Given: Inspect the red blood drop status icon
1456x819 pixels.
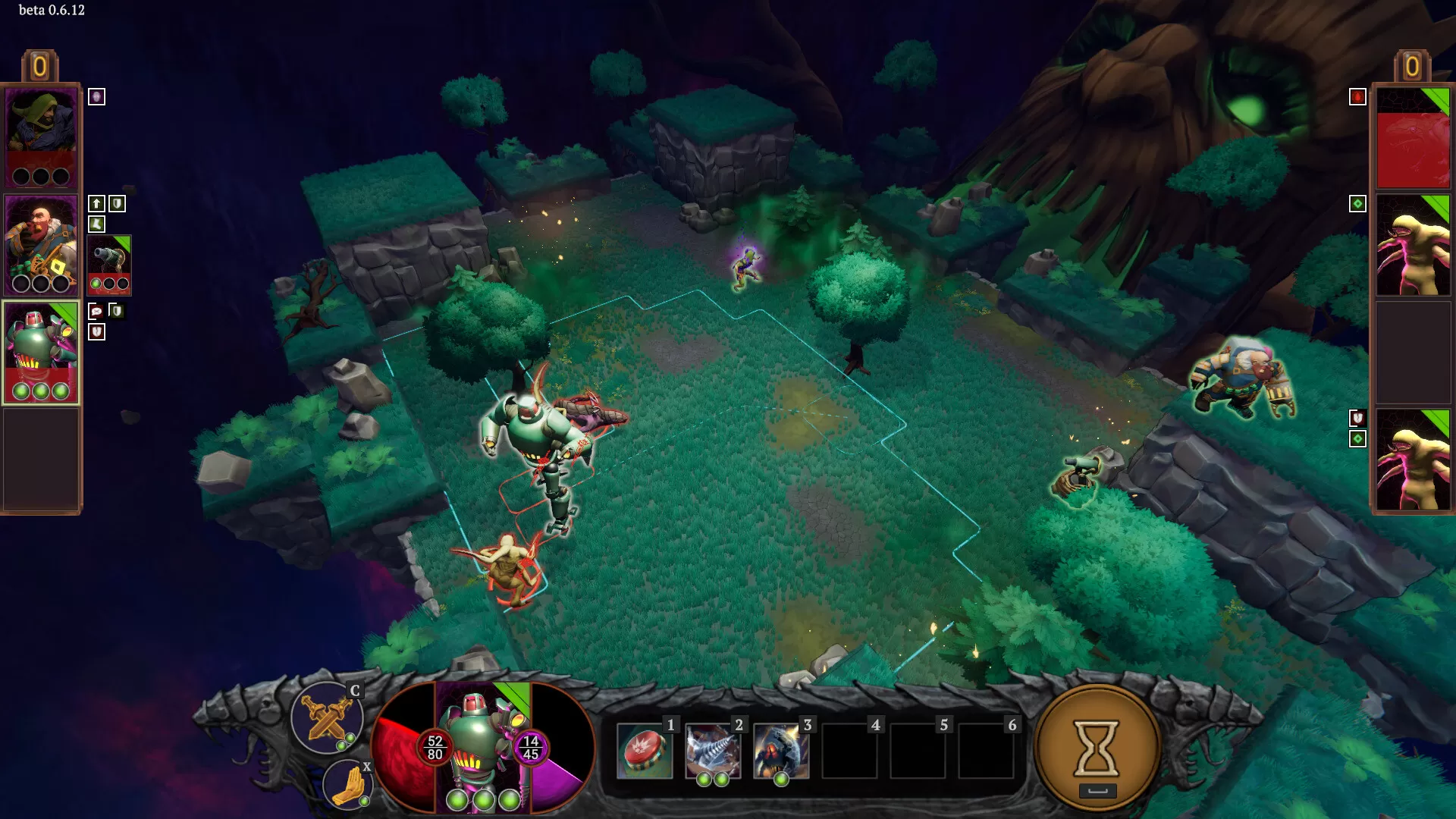Looking at the screenshot, I should click(x=1357, y=97).
